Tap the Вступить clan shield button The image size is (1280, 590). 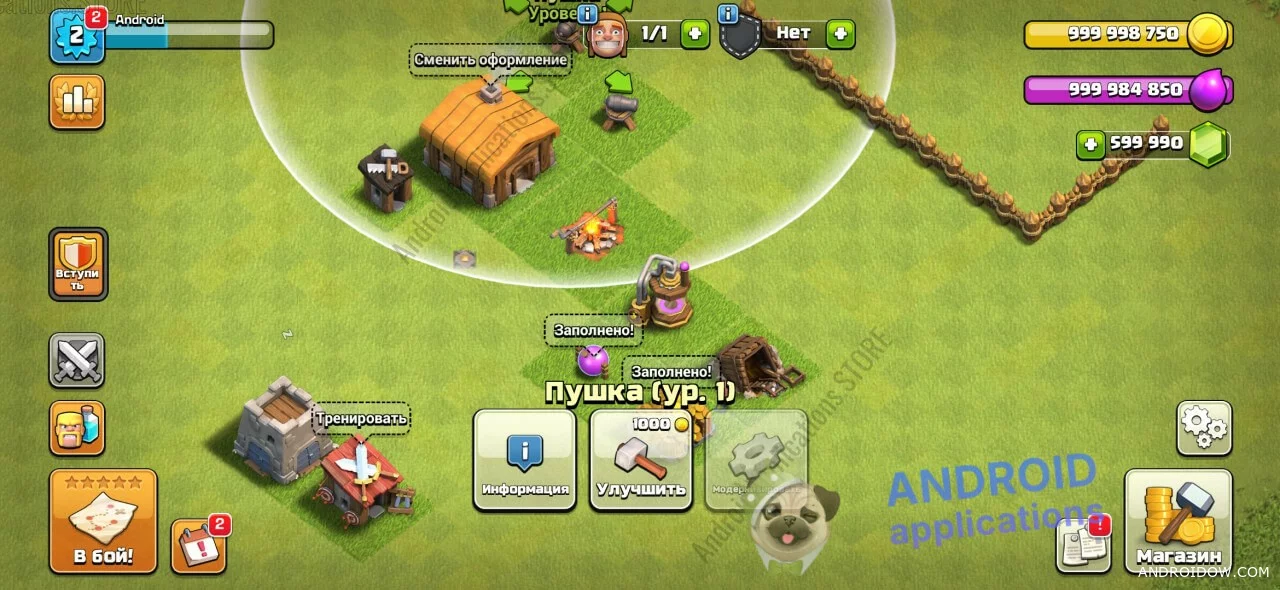[x=77, y=264]
